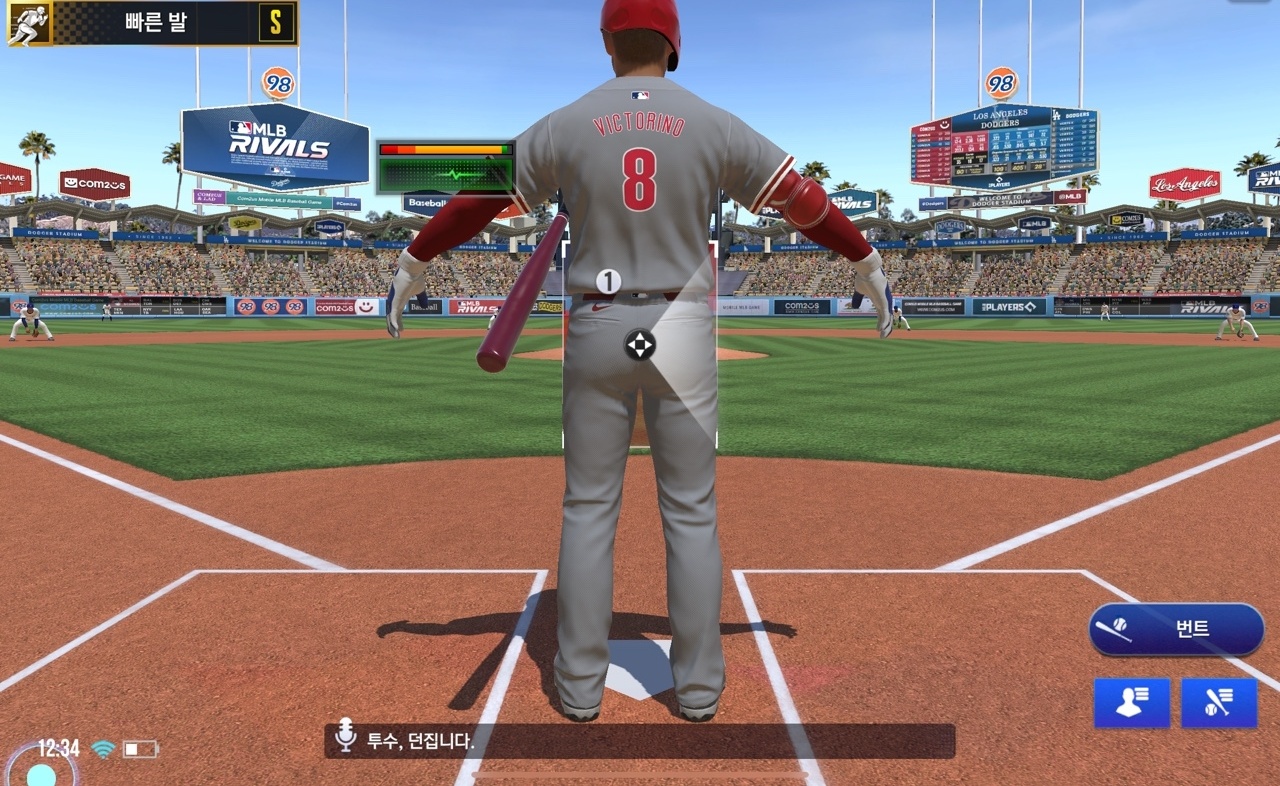Tap the numbered 1 pitch marker
Screen dimensions: 1280x786
[609, 281]
